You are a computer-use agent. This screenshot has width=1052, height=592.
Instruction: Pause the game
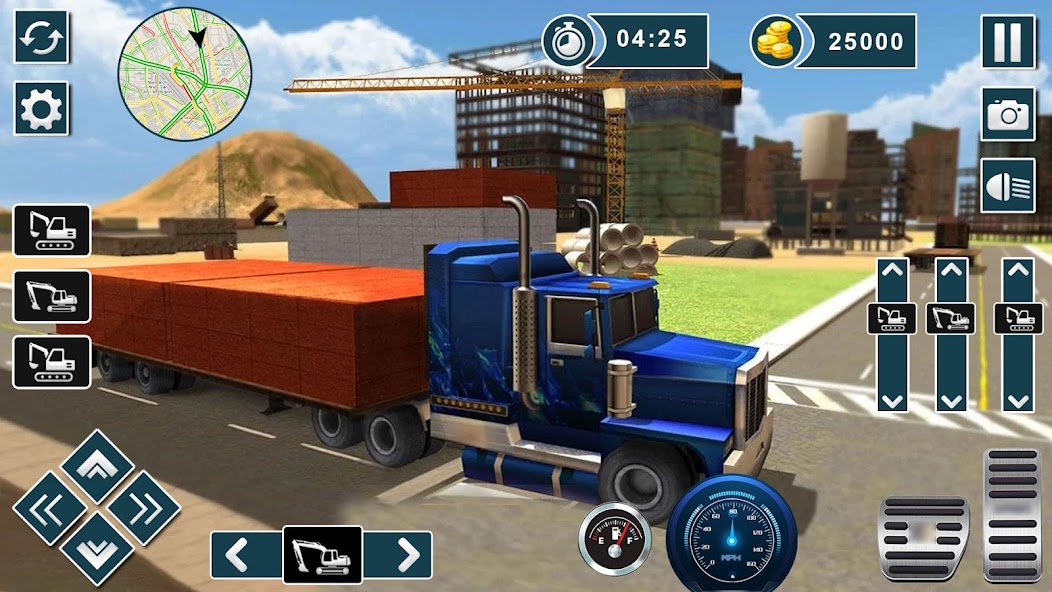(1007, 42)
